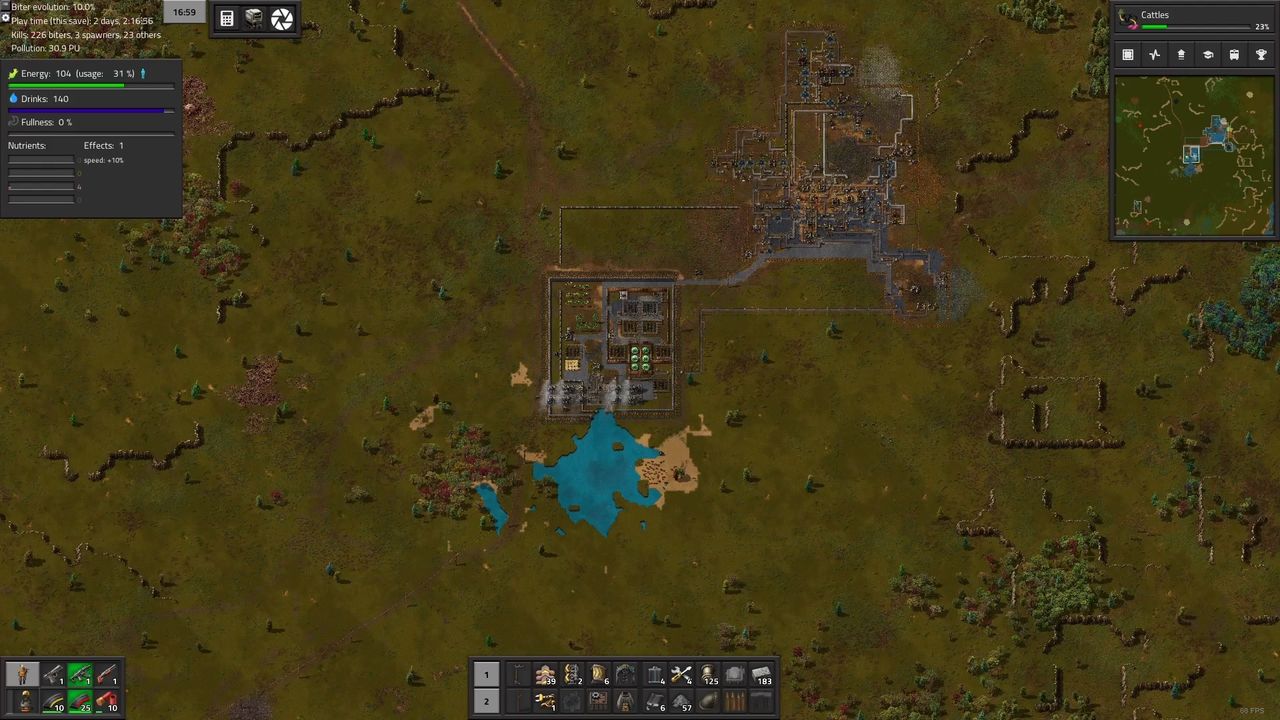Open the trains overview icon

click(x=1234, y=55)
